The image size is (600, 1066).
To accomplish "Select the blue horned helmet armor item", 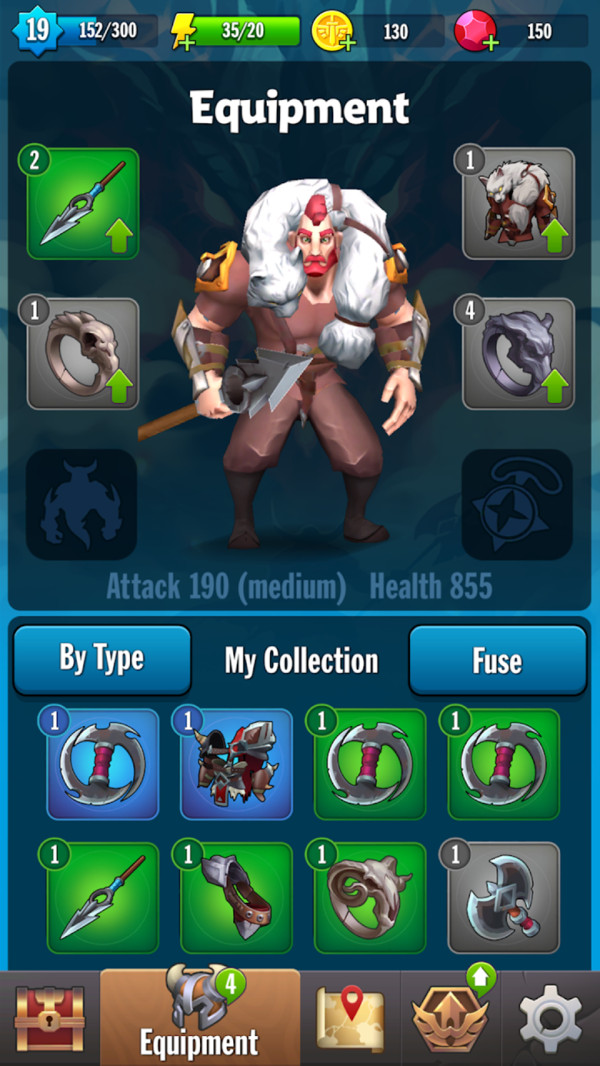I will 237,764.
